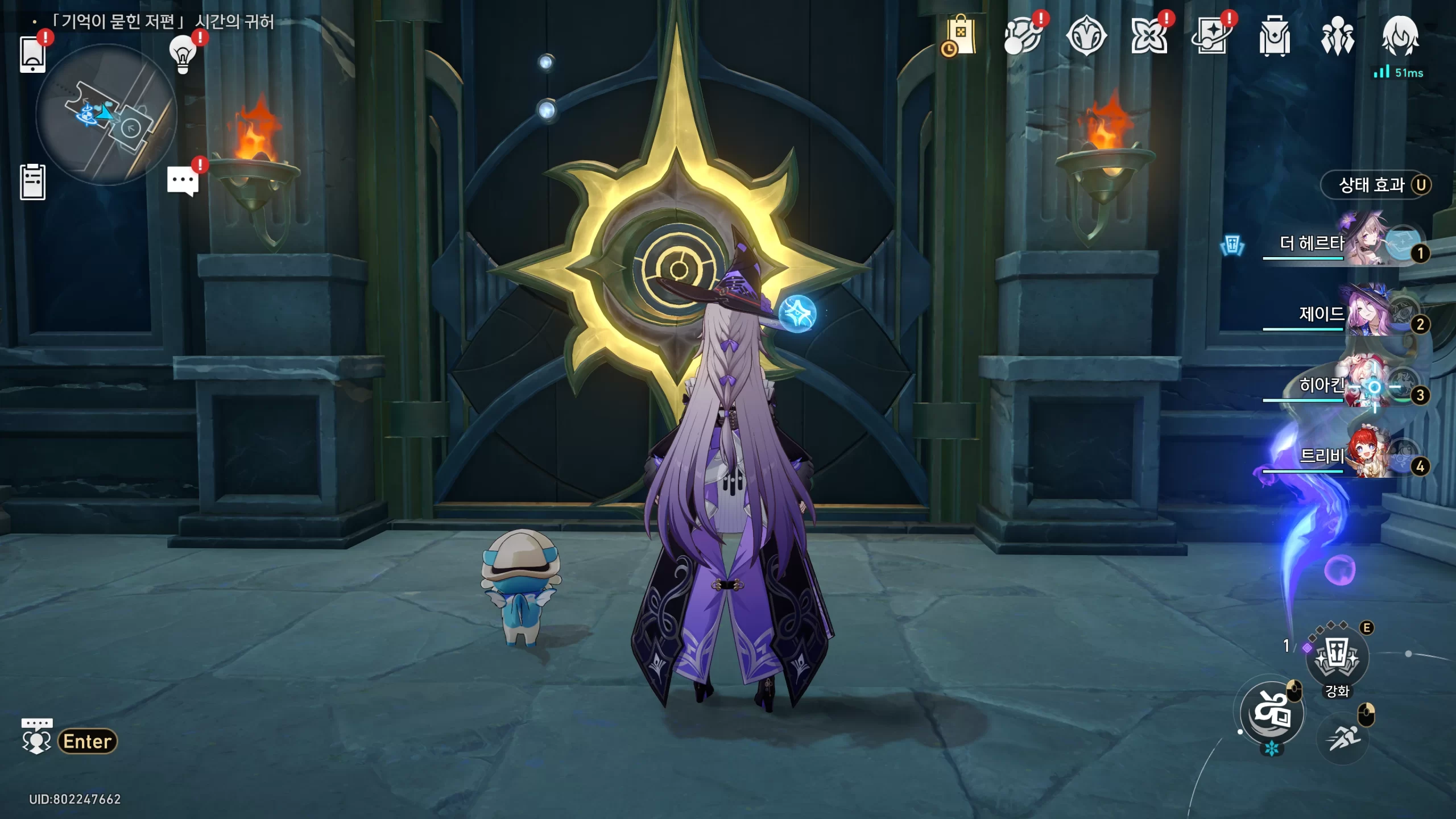Image resolution: width=1456 pixels, height=819 pixels.
Task: Show the lightbulb tips icon
Action: pyautogui.click(x=183, y=55)
